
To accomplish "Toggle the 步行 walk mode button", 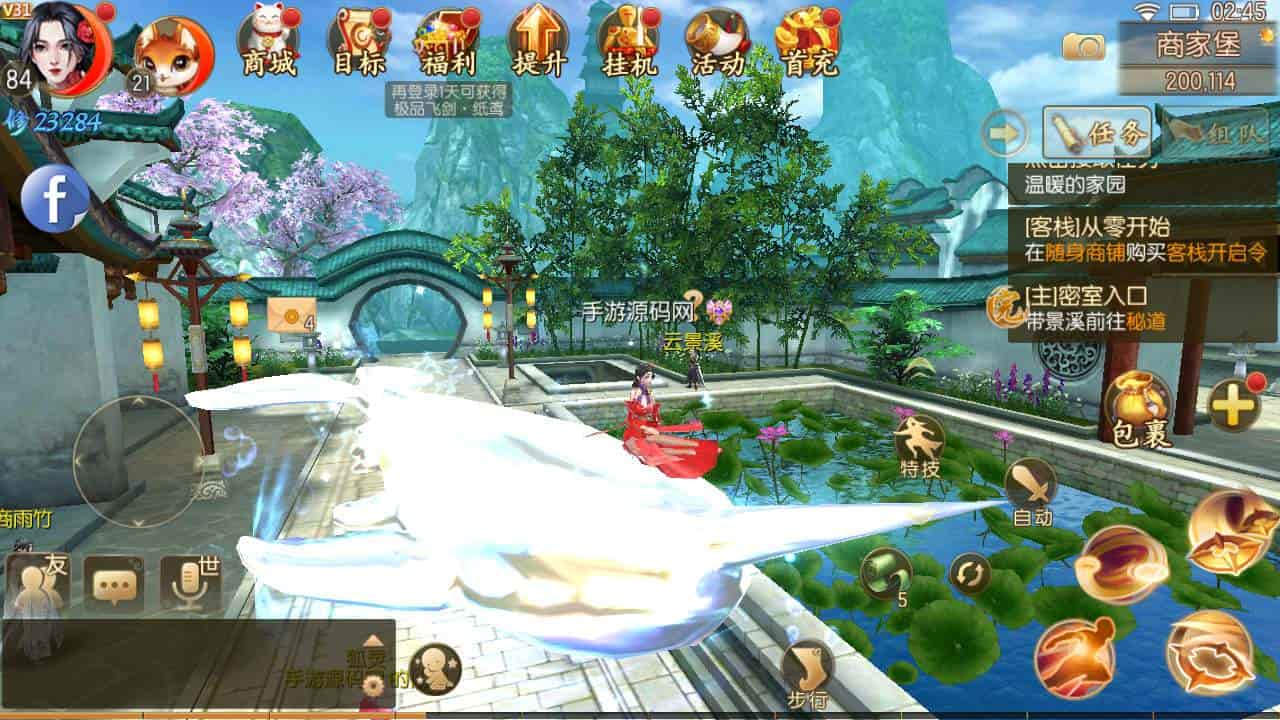I will pos(807,672).
